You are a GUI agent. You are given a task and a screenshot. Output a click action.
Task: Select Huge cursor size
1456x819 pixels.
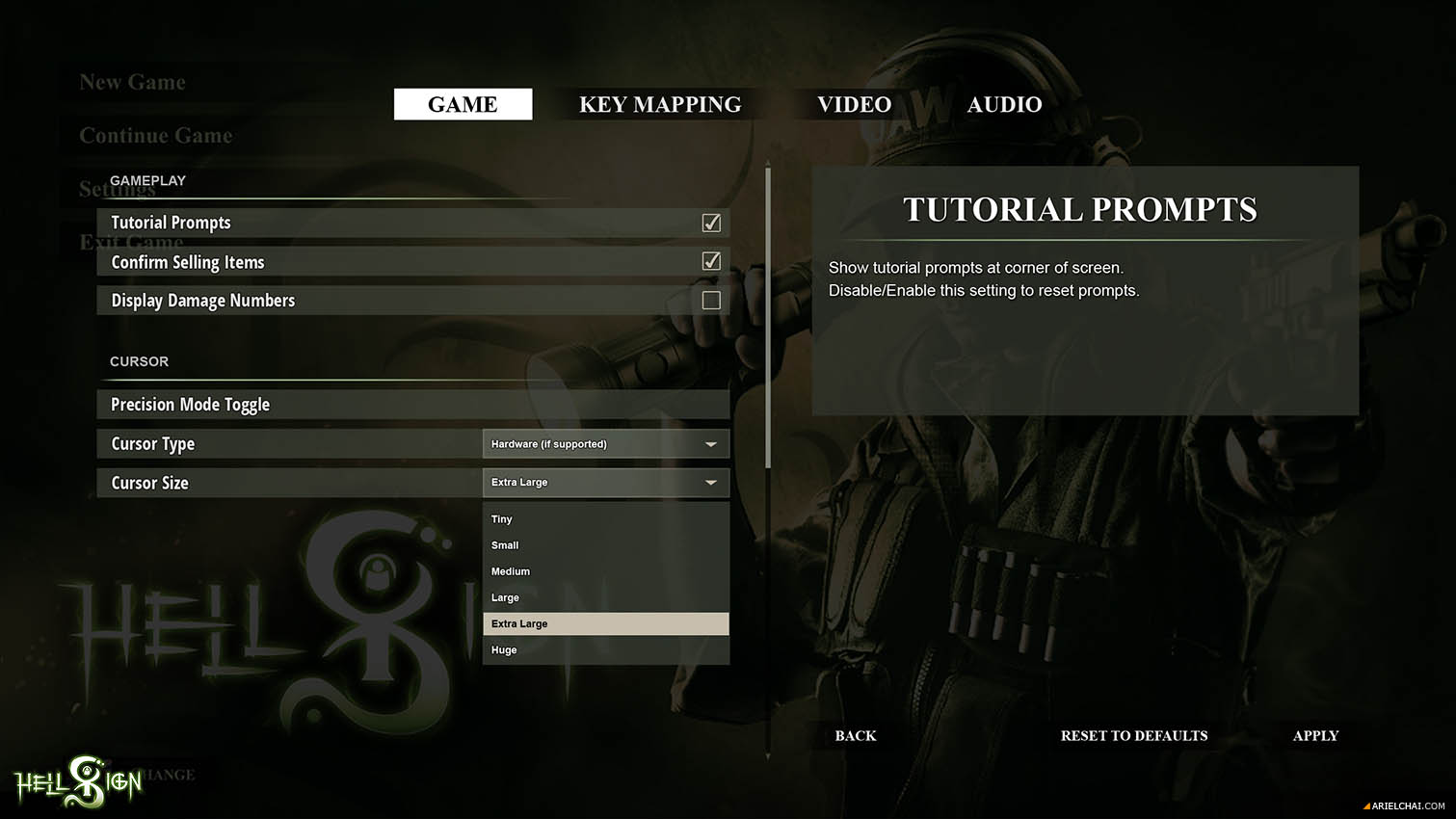[605, 650]
